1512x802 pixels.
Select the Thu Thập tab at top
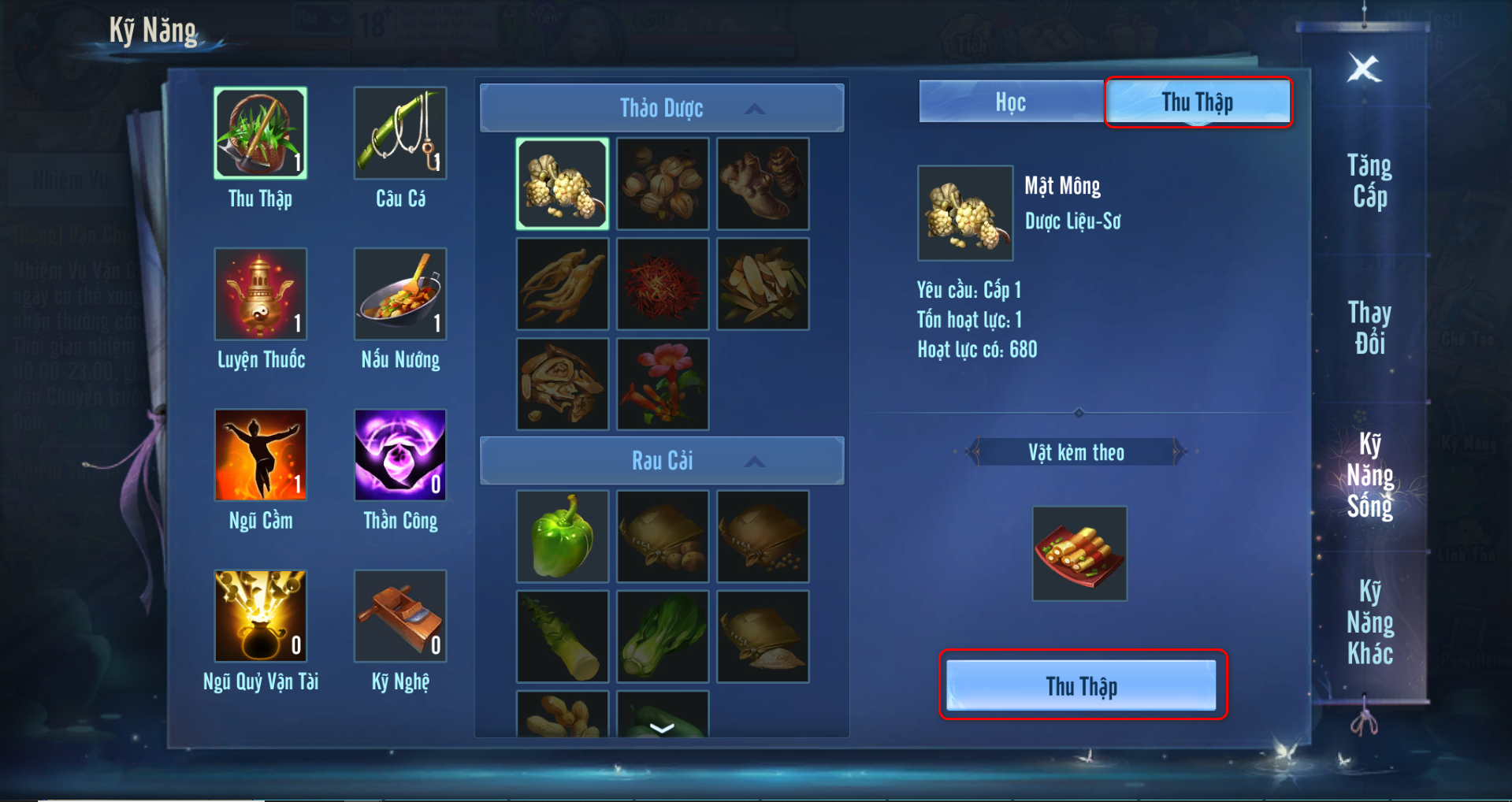1197,102
